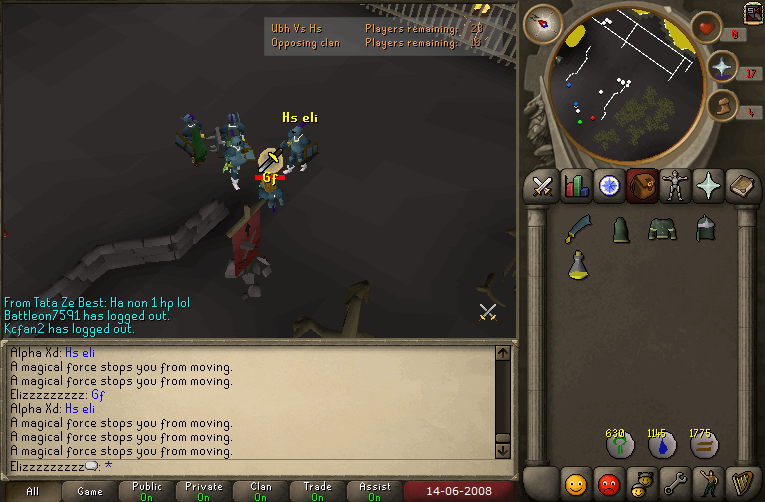
Task: Select the green platebody inventory slot
Action: (x=661, y=230)
